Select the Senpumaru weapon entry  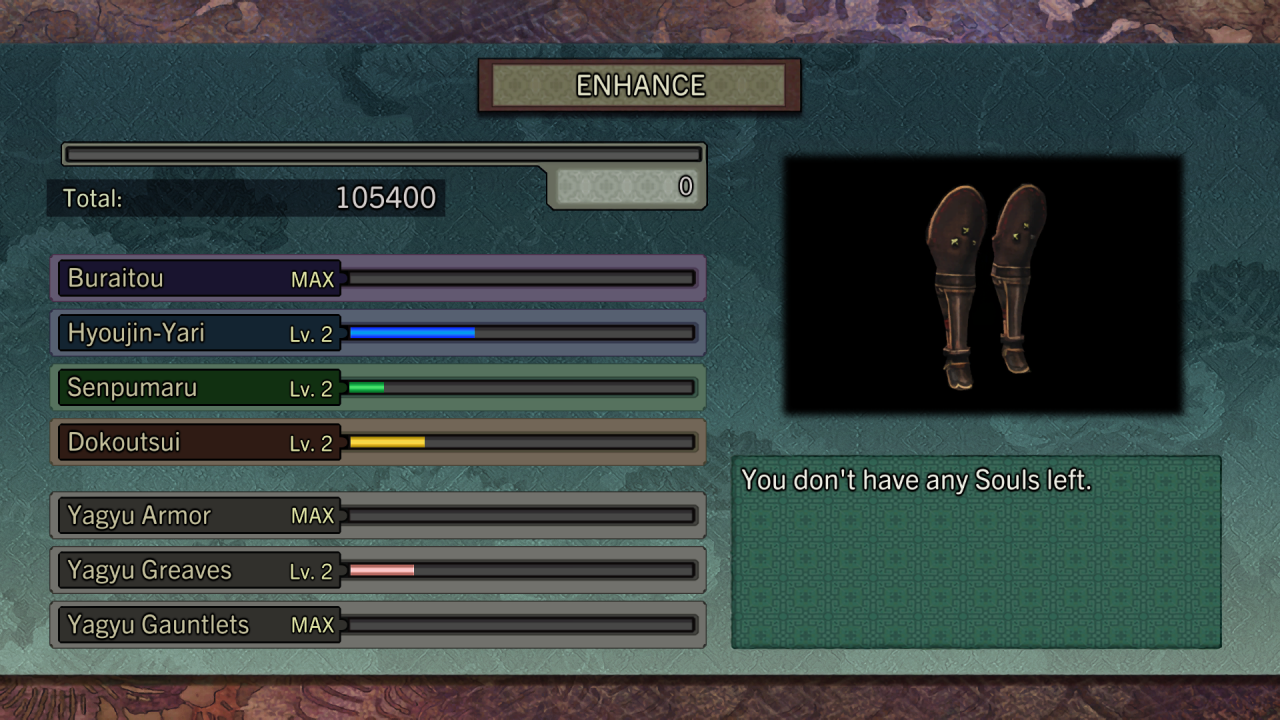pyautogui.click(x=378, y=388)
